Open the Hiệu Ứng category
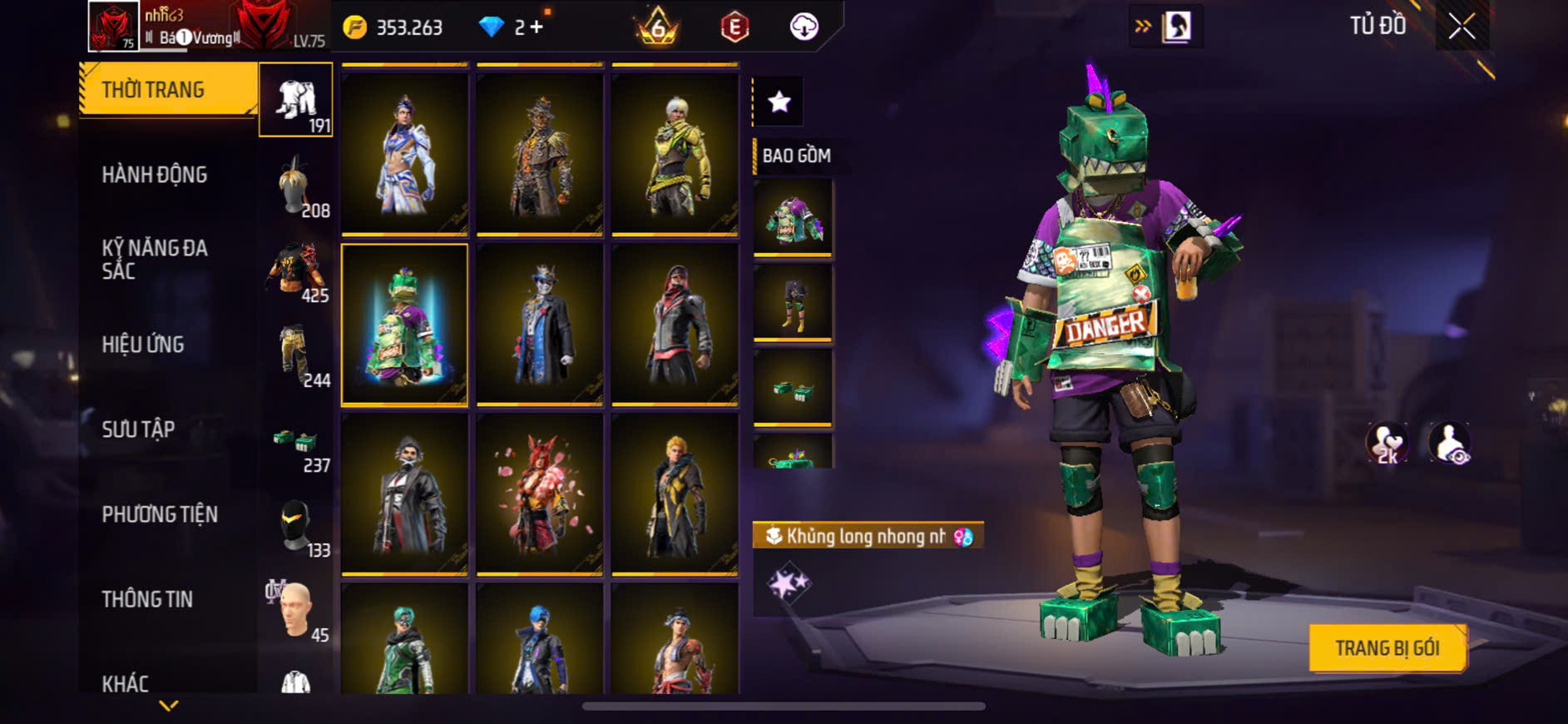The width and height of the screenshot is (1568, 724). click(x=143, y=345)
